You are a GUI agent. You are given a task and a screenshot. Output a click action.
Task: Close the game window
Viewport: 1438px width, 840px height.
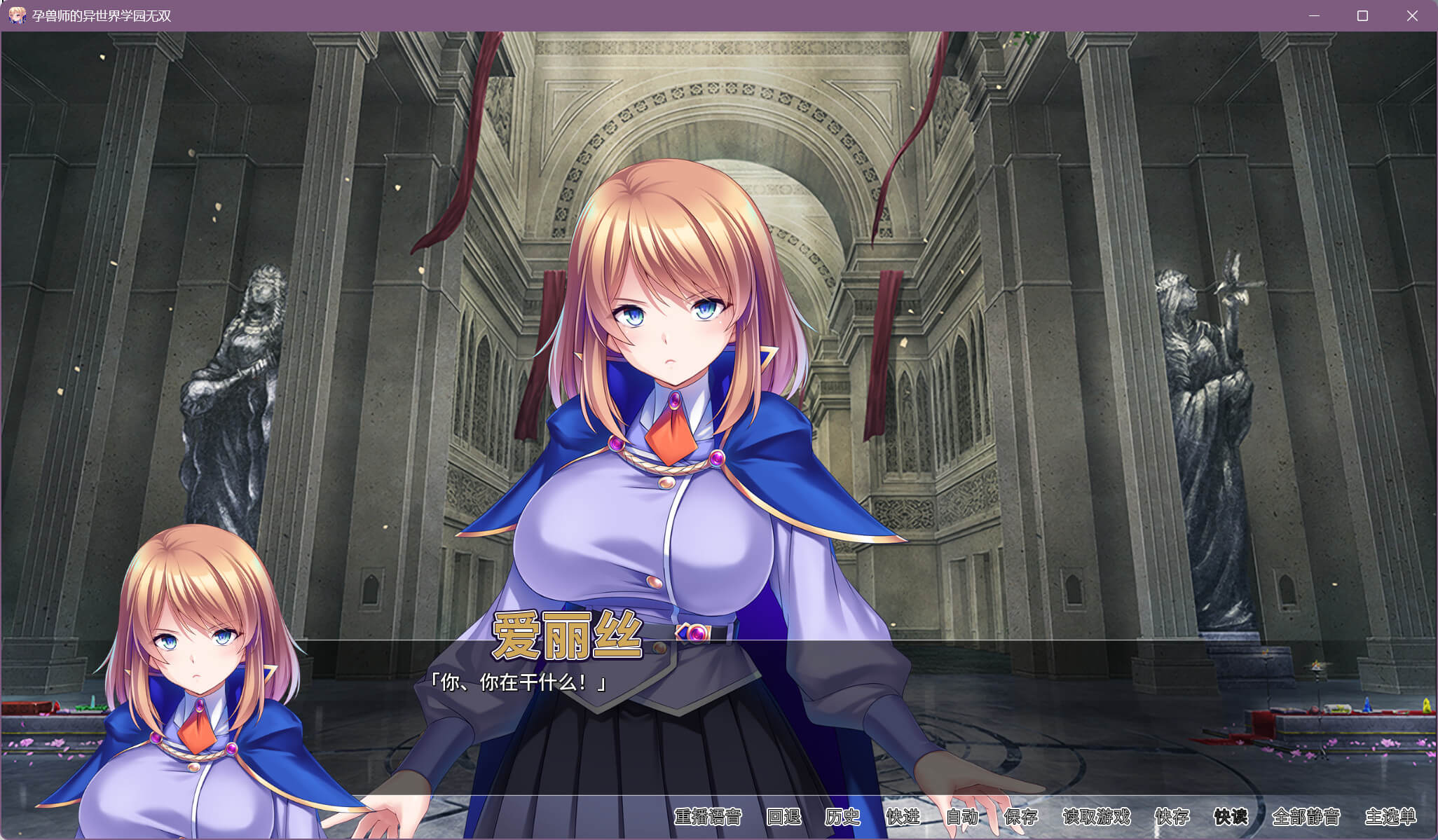pos(1412,15)
